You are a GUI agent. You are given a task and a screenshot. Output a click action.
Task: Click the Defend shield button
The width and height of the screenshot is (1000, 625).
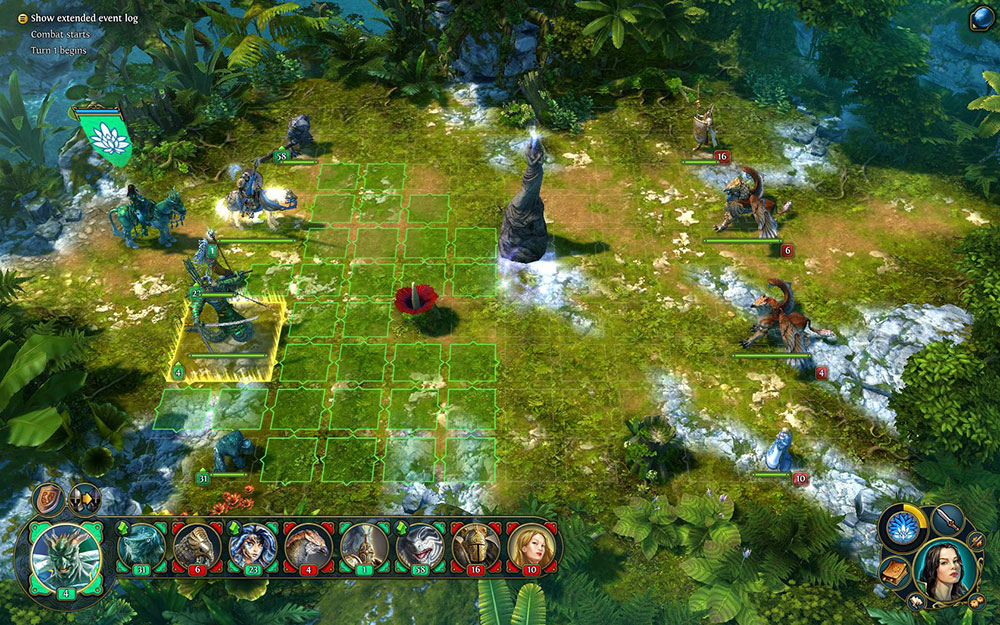(49, 498)
